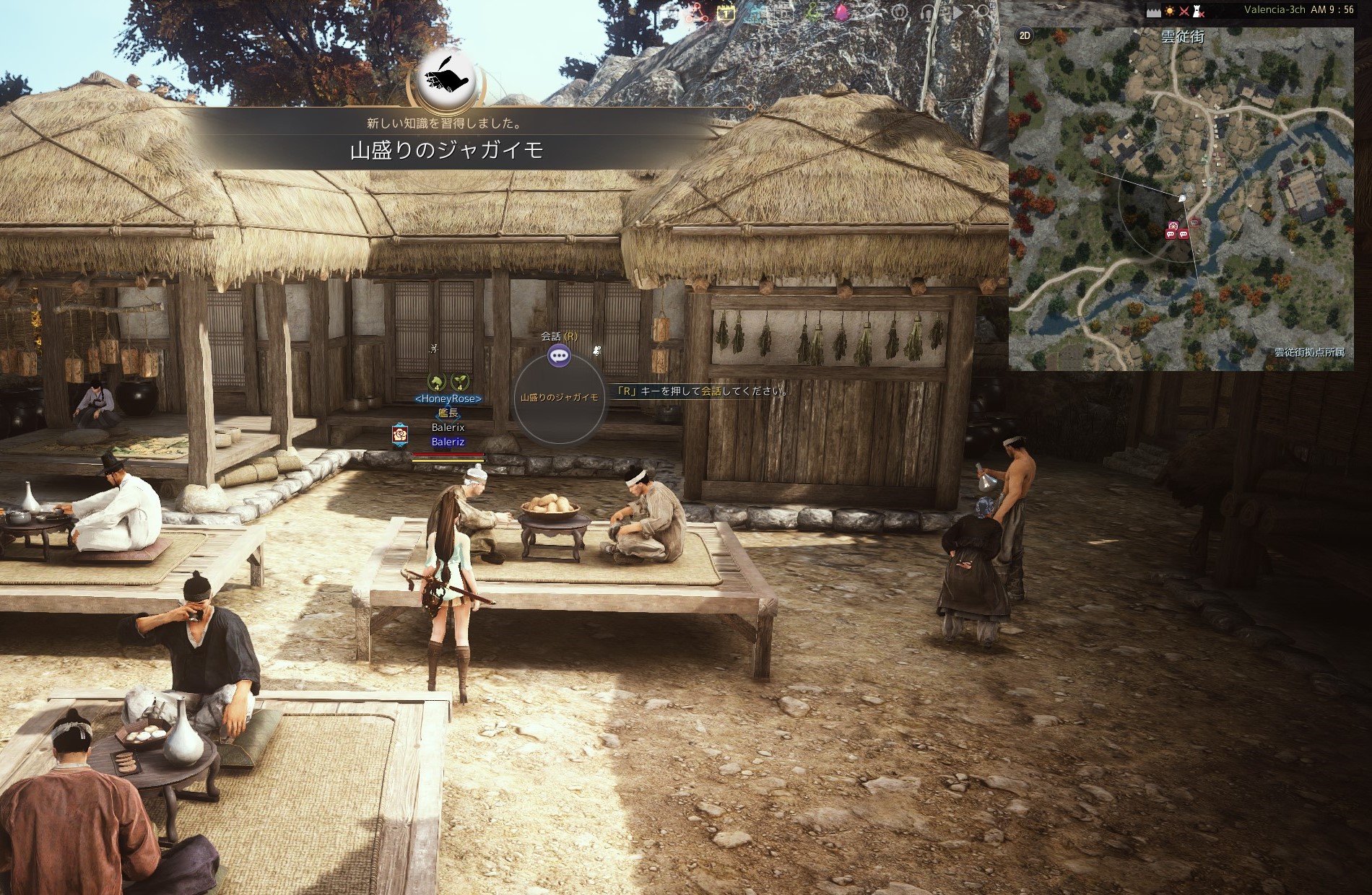Click the pink wheel marker on minimap
The image size is (1372, 895).
pos(1172,226)
